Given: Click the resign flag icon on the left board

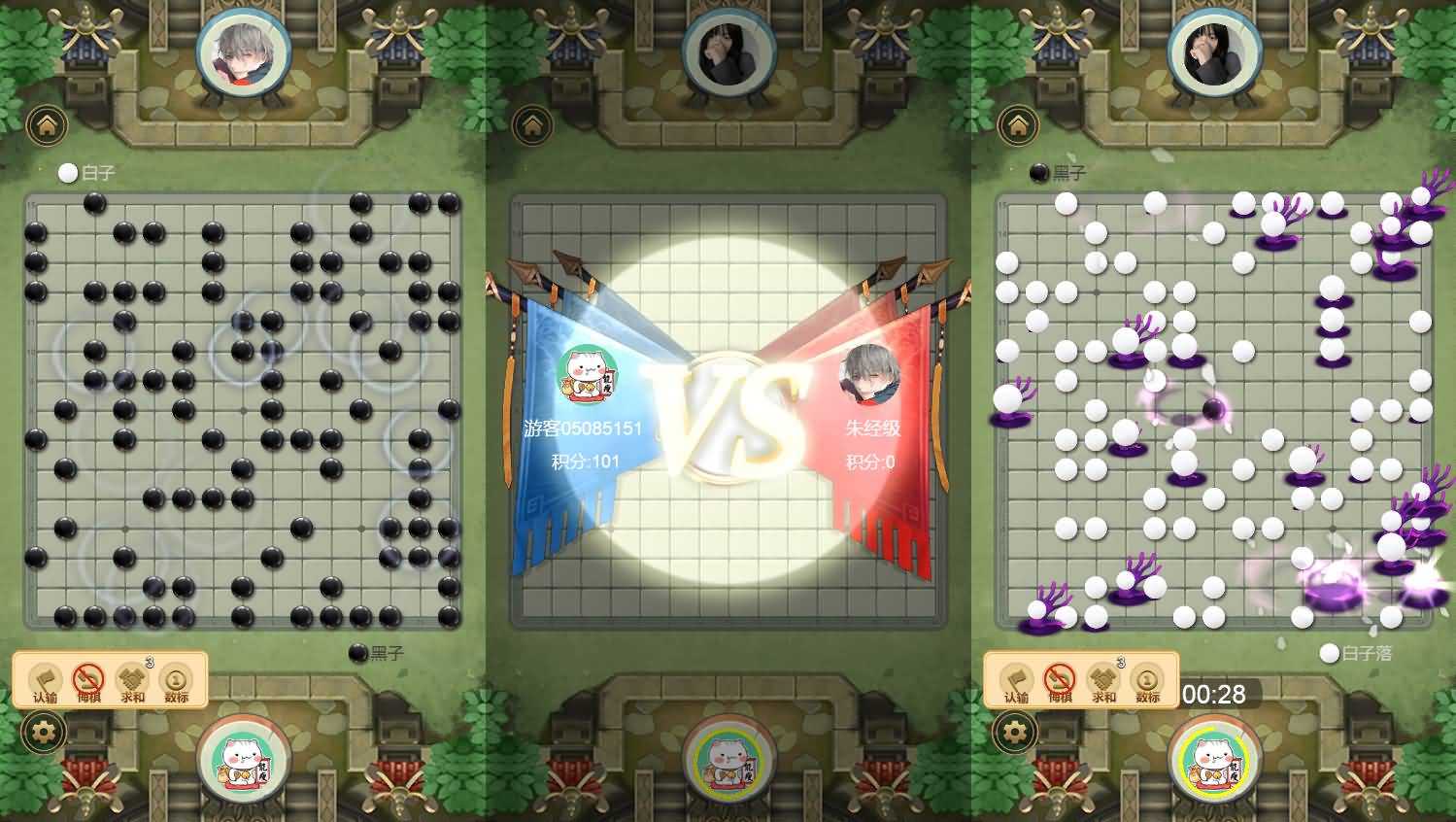Looking at the screenshot, I should [x=47, y=680].
